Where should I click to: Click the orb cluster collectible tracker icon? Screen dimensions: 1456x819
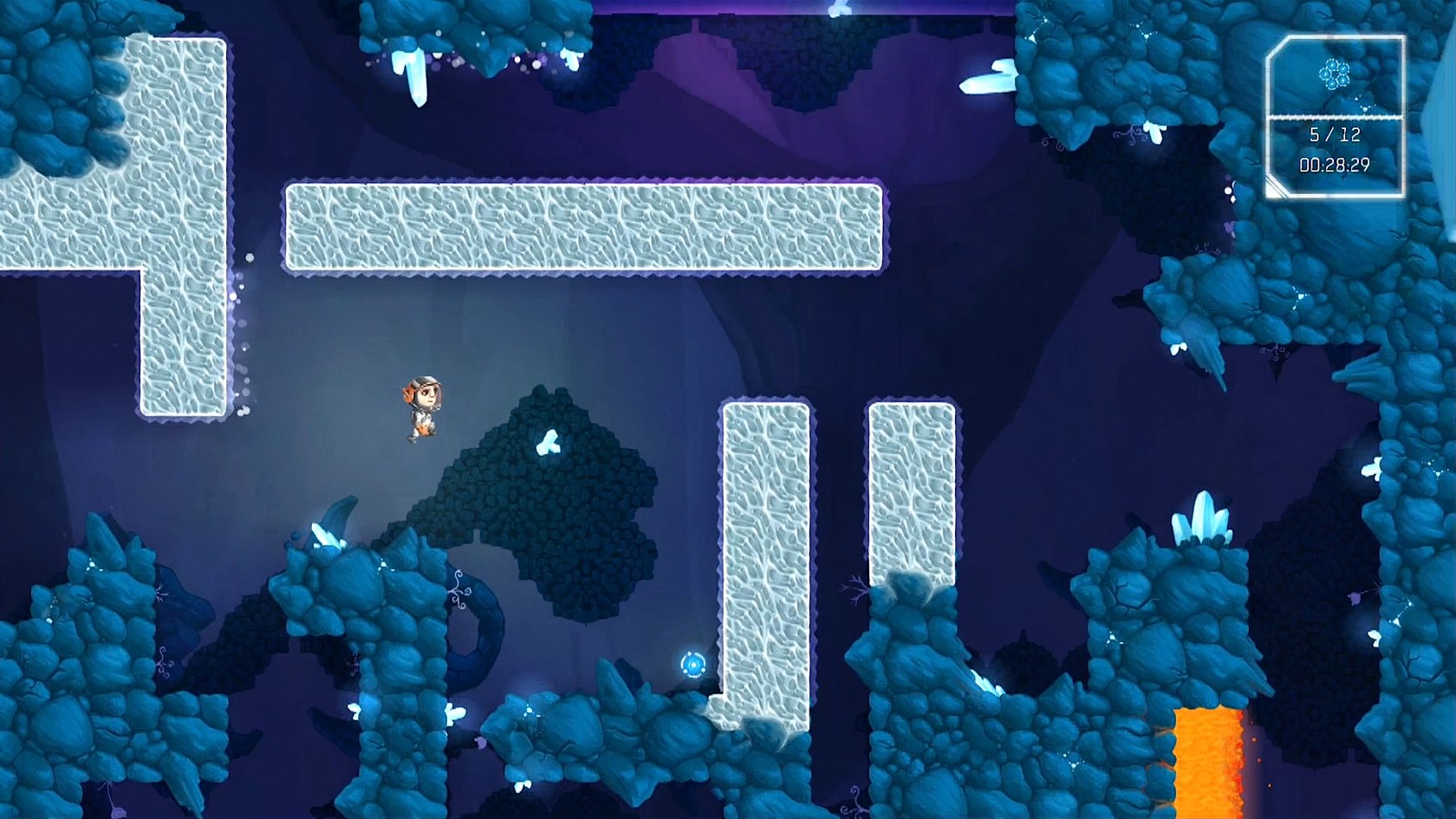[1334, 75]
